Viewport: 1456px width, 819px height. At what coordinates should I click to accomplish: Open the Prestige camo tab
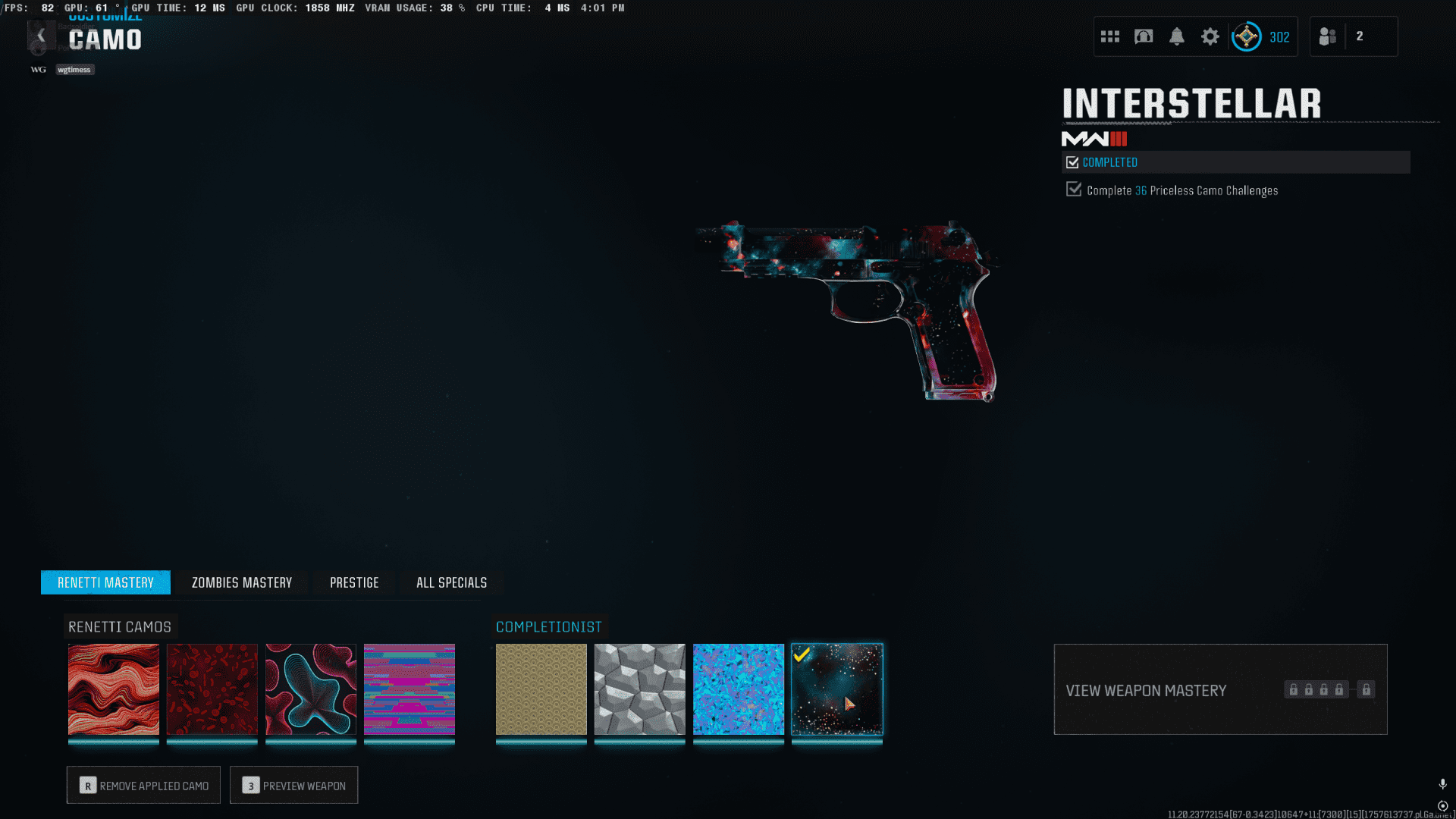354,582
